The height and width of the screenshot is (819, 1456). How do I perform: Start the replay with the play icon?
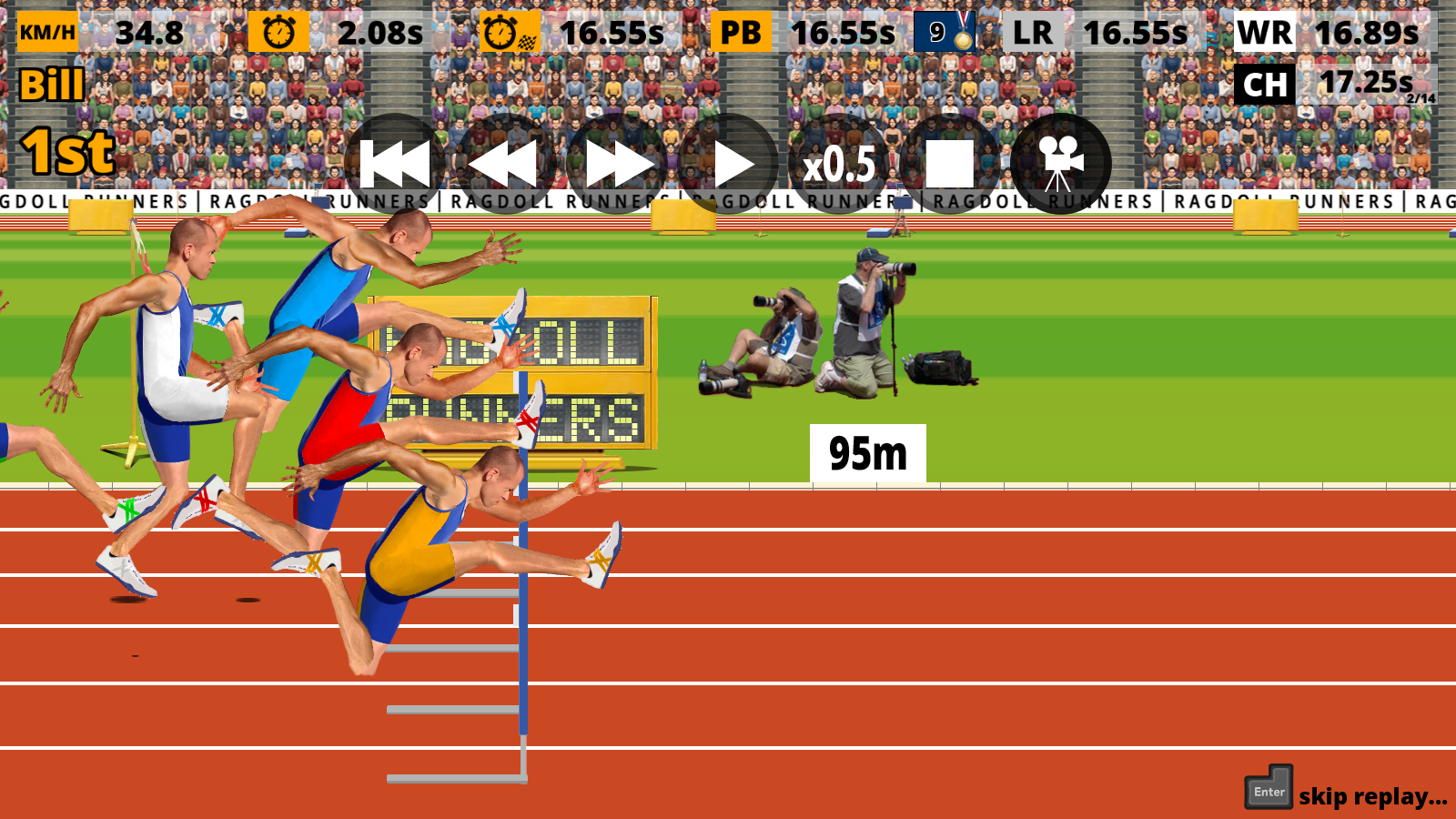point(733,164)
